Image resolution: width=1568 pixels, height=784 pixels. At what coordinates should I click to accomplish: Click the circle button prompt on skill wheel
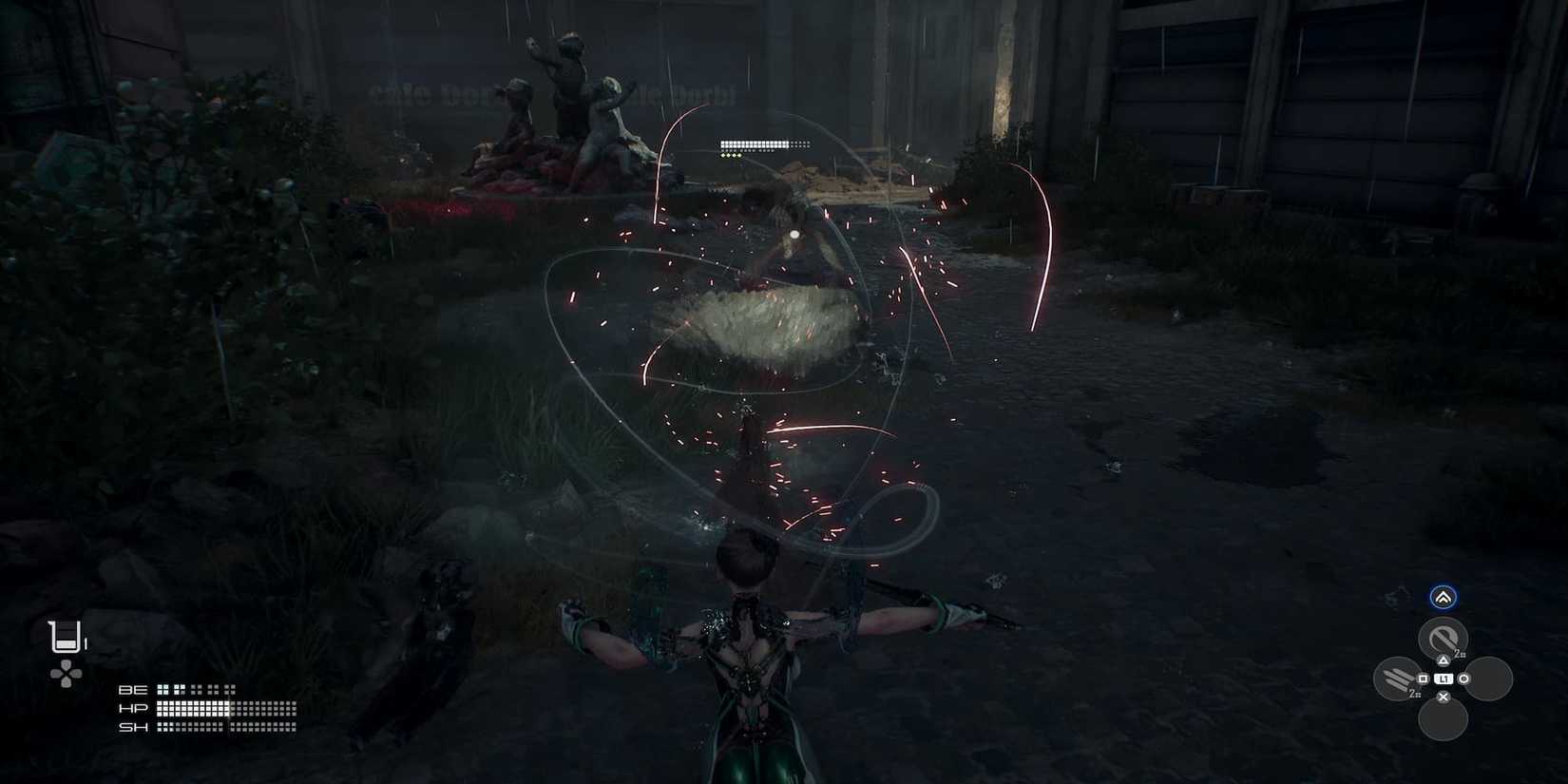(1463, 679)
